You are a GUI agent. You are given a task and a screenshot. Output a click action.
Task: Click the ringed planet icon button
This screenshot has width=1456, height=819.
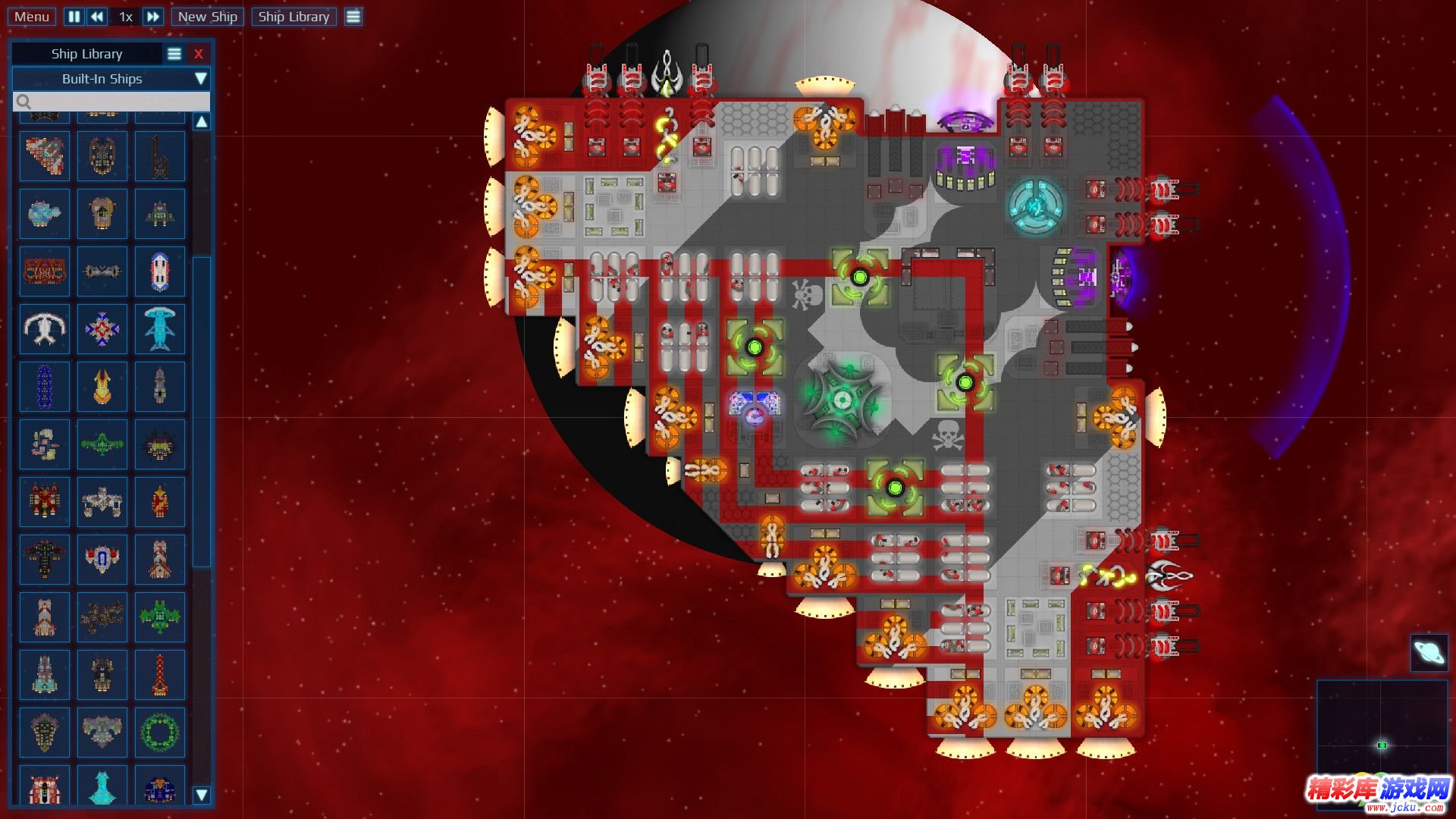(1429, 652)
